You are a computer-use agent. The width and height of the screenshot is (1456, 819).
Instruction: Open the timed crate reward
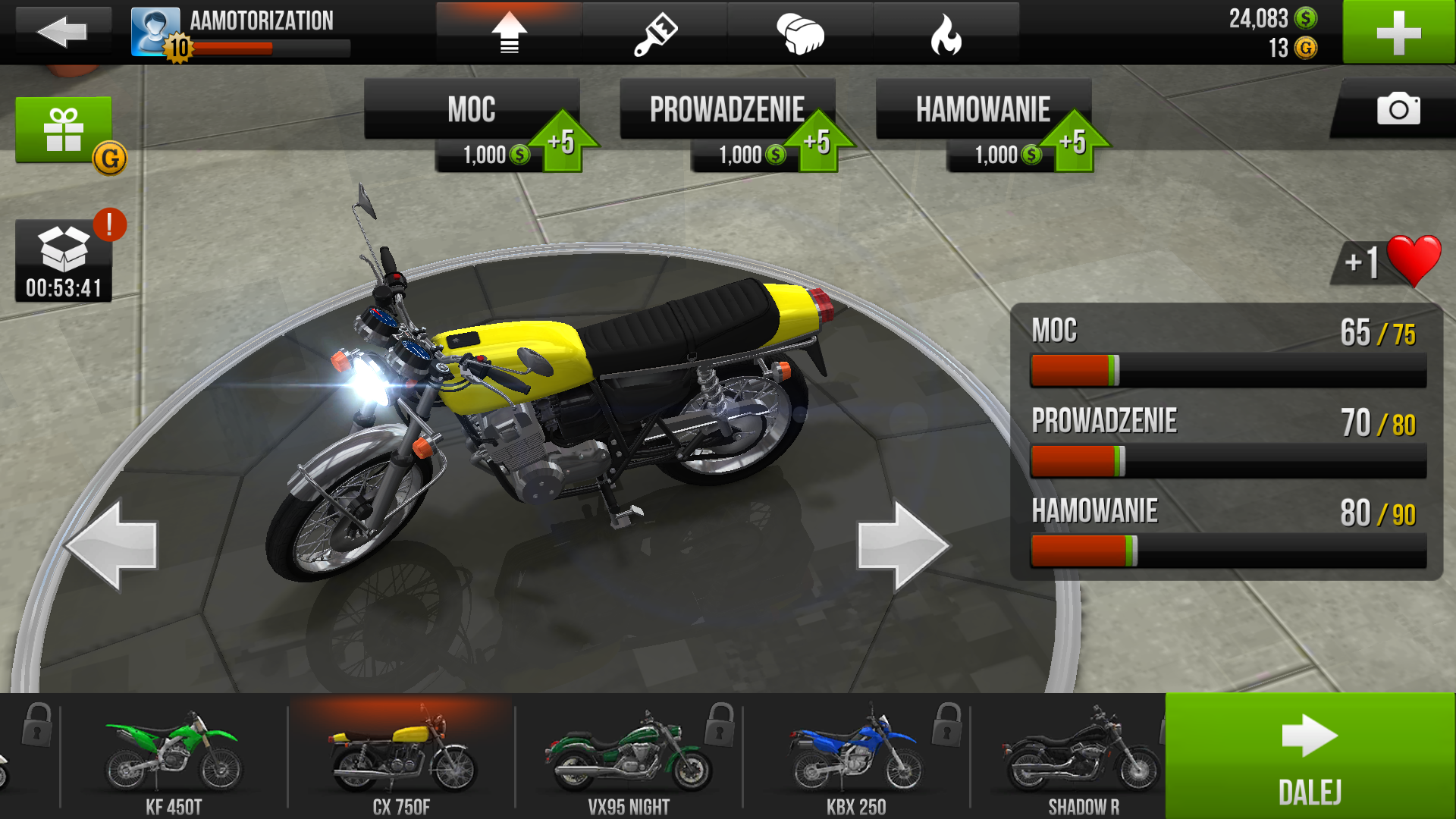[x=64, y=260]
